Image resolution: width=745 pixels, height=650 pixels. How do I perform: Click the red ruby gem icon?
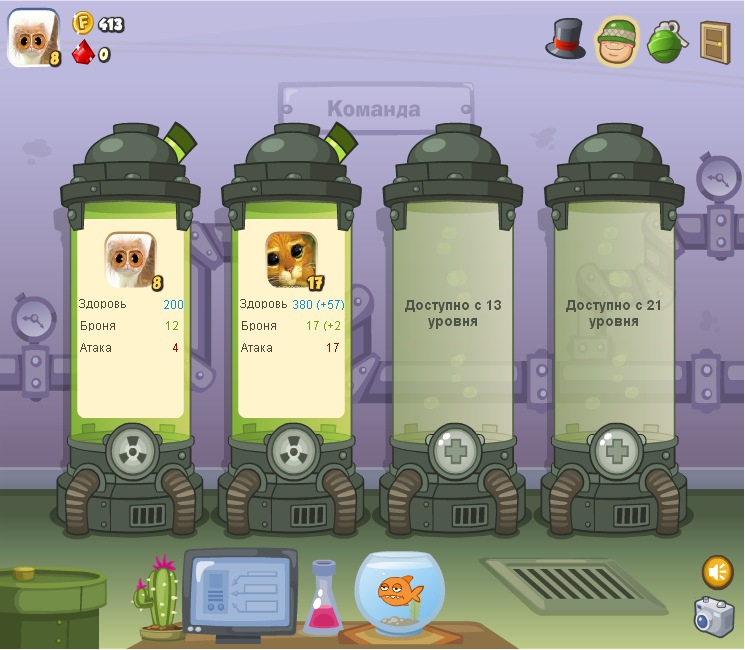tap(83, 53)
